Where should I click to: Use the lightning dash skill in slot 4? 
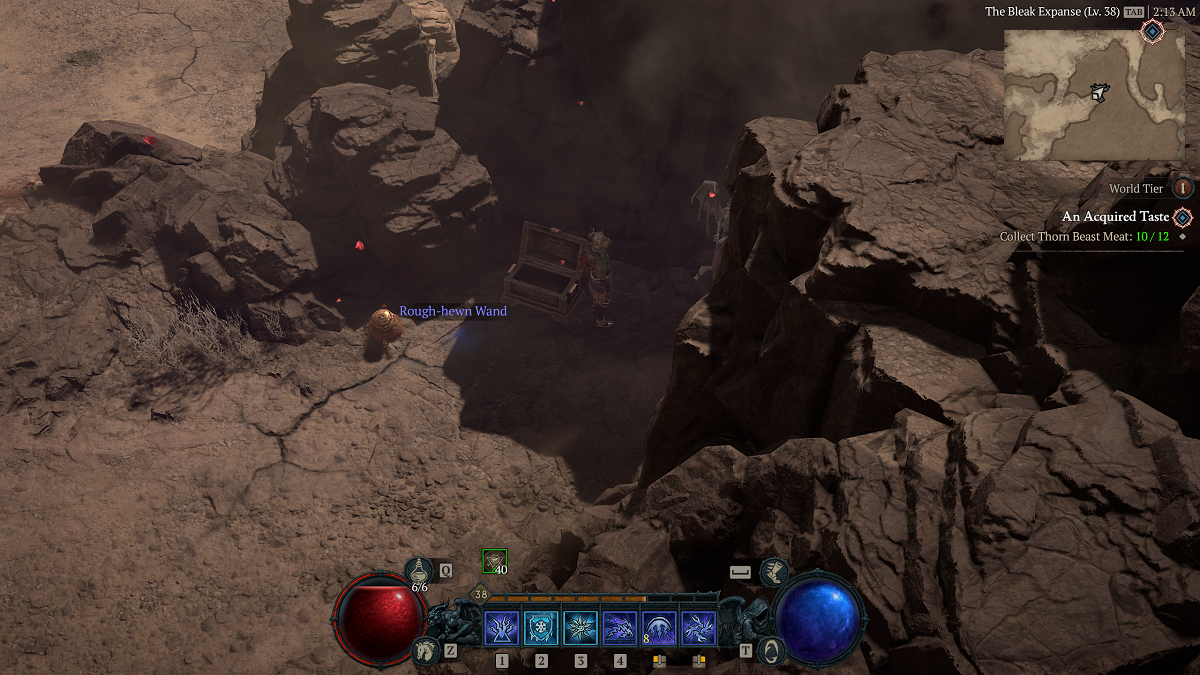coord(620,629)
